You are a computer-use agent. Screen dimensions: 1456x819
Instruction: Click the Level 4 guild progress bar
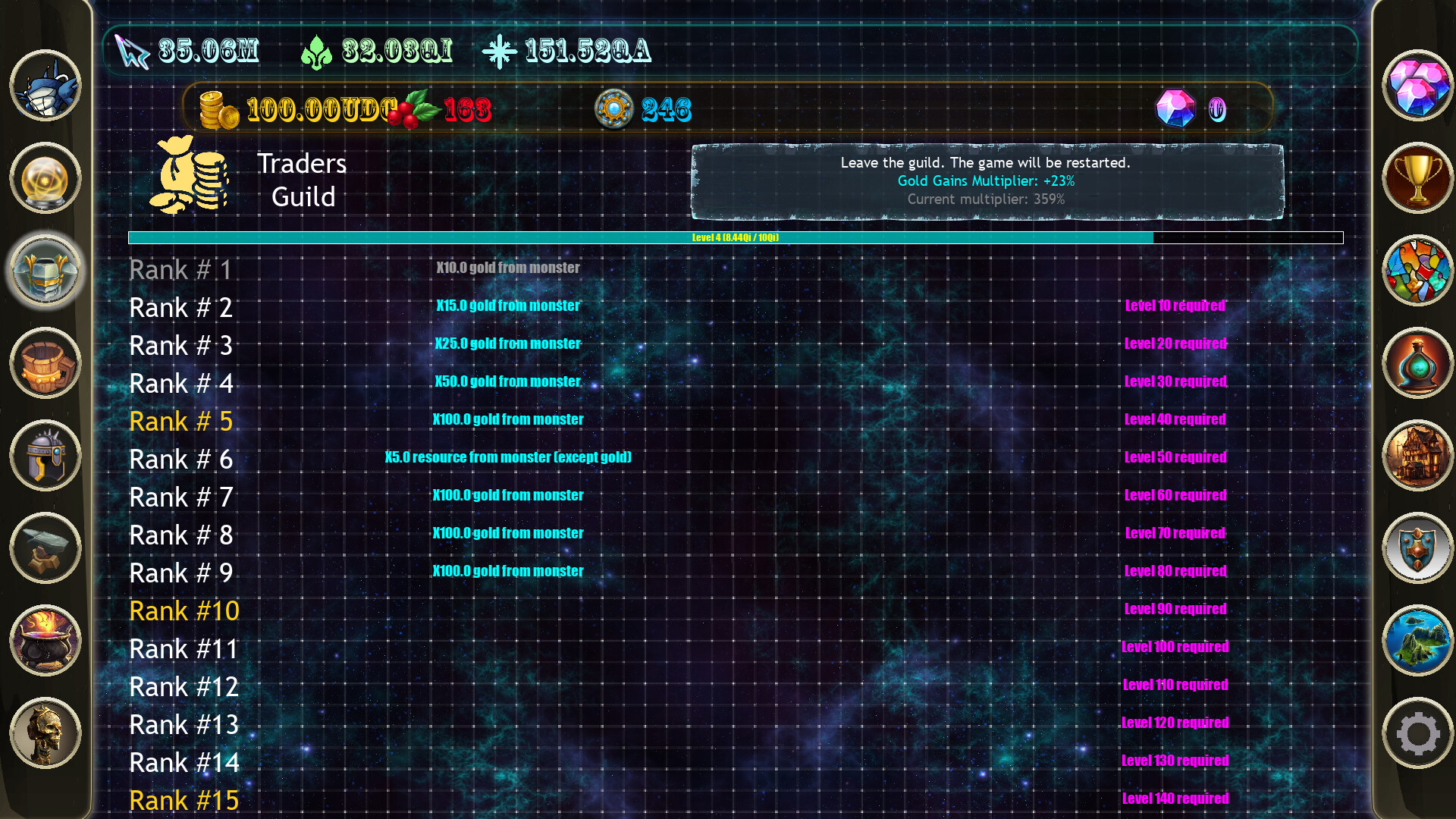tap(736, 237)
